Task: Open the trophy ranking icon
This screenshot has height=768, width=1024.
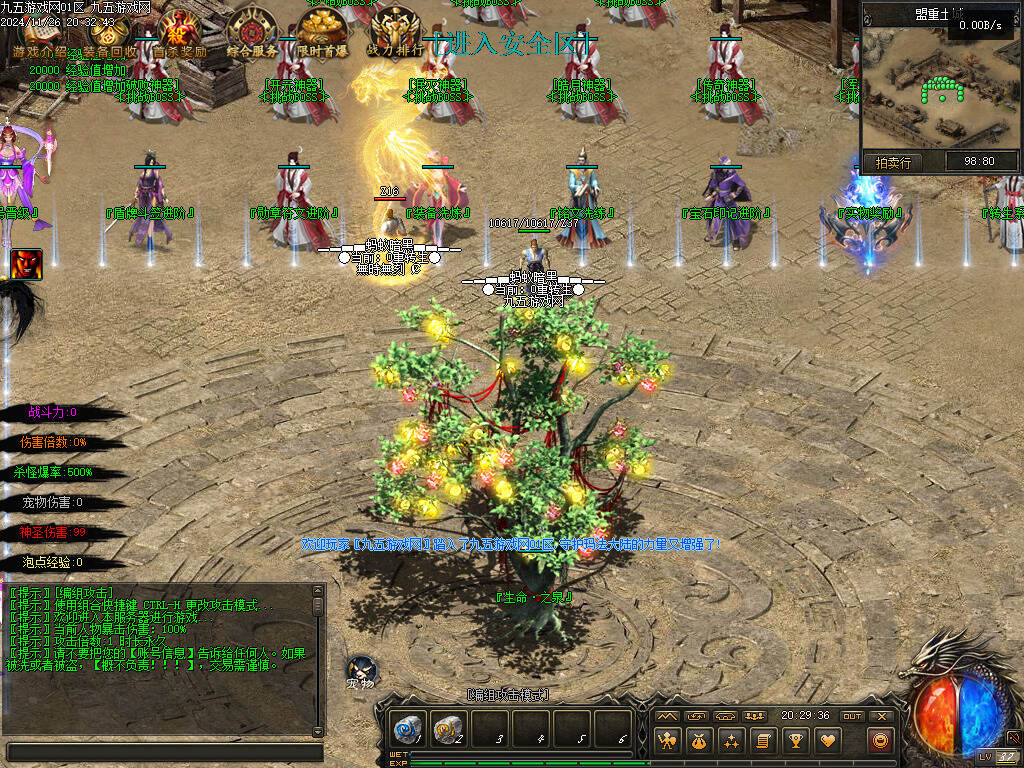Action: [x=795, y=741]
